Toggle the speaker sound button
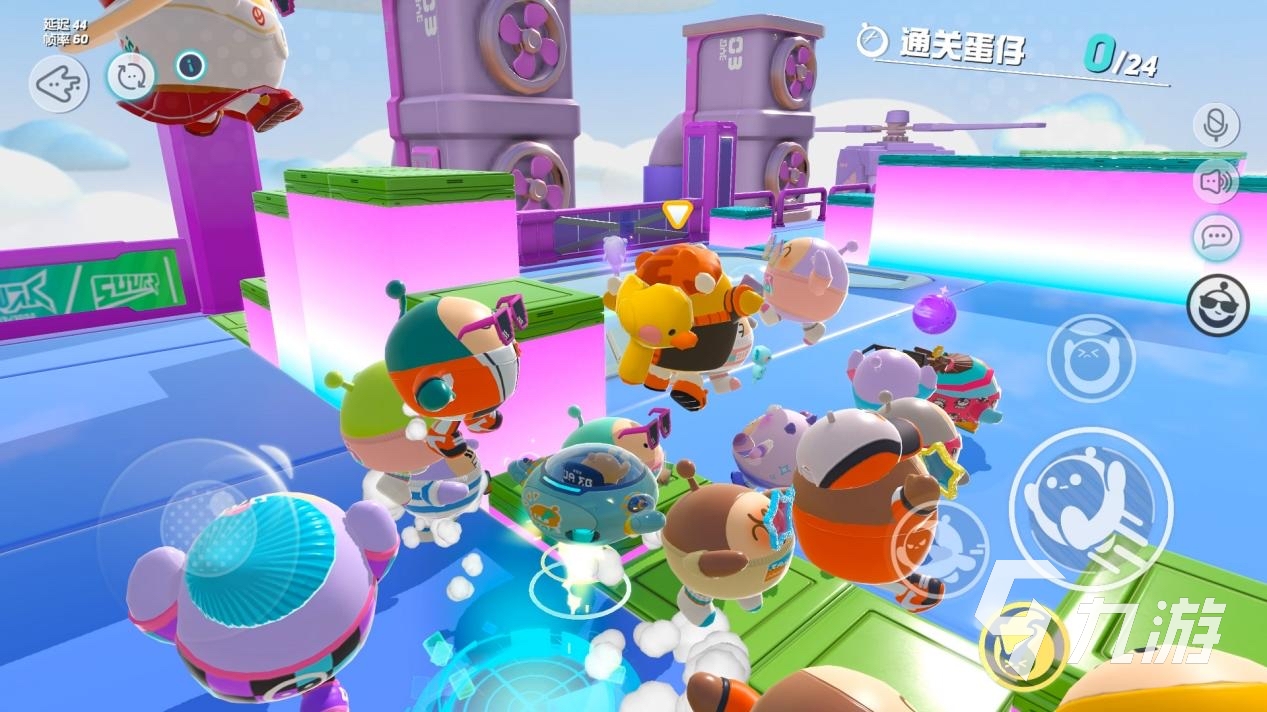 point(1216,182)
